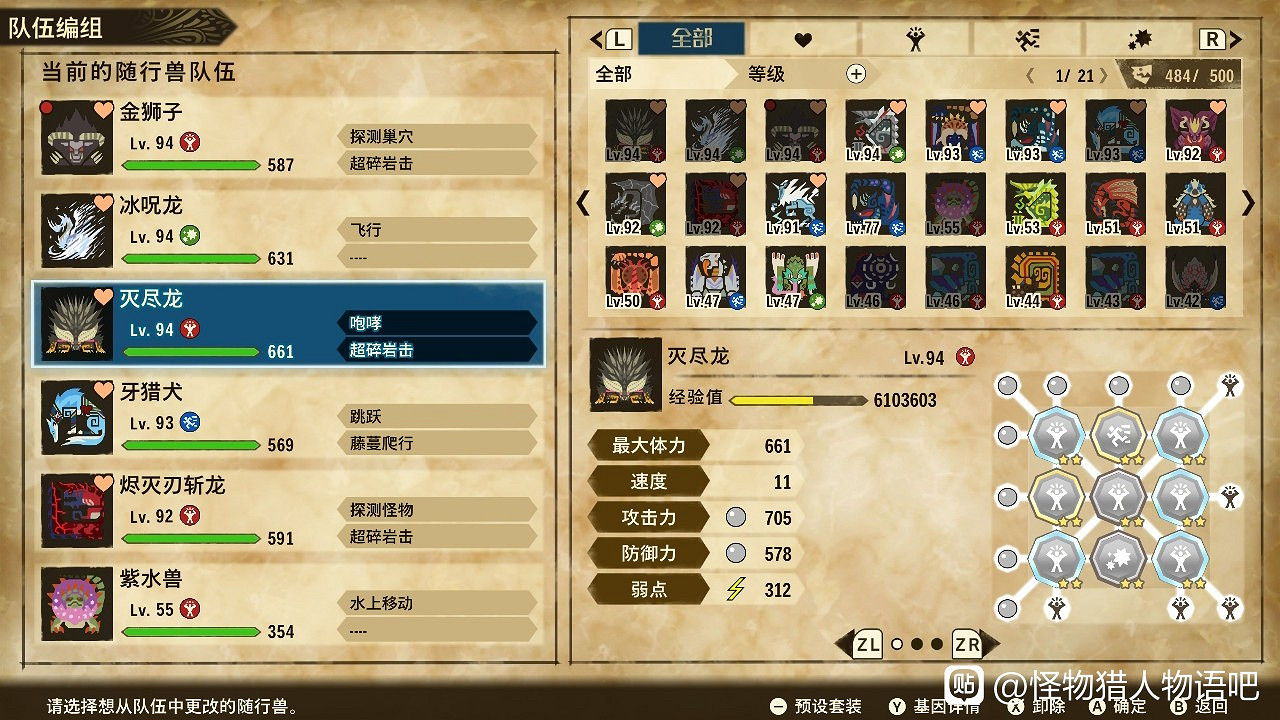Click the plus button next to 等级
1280x720 pixels.
click(855, 74)
